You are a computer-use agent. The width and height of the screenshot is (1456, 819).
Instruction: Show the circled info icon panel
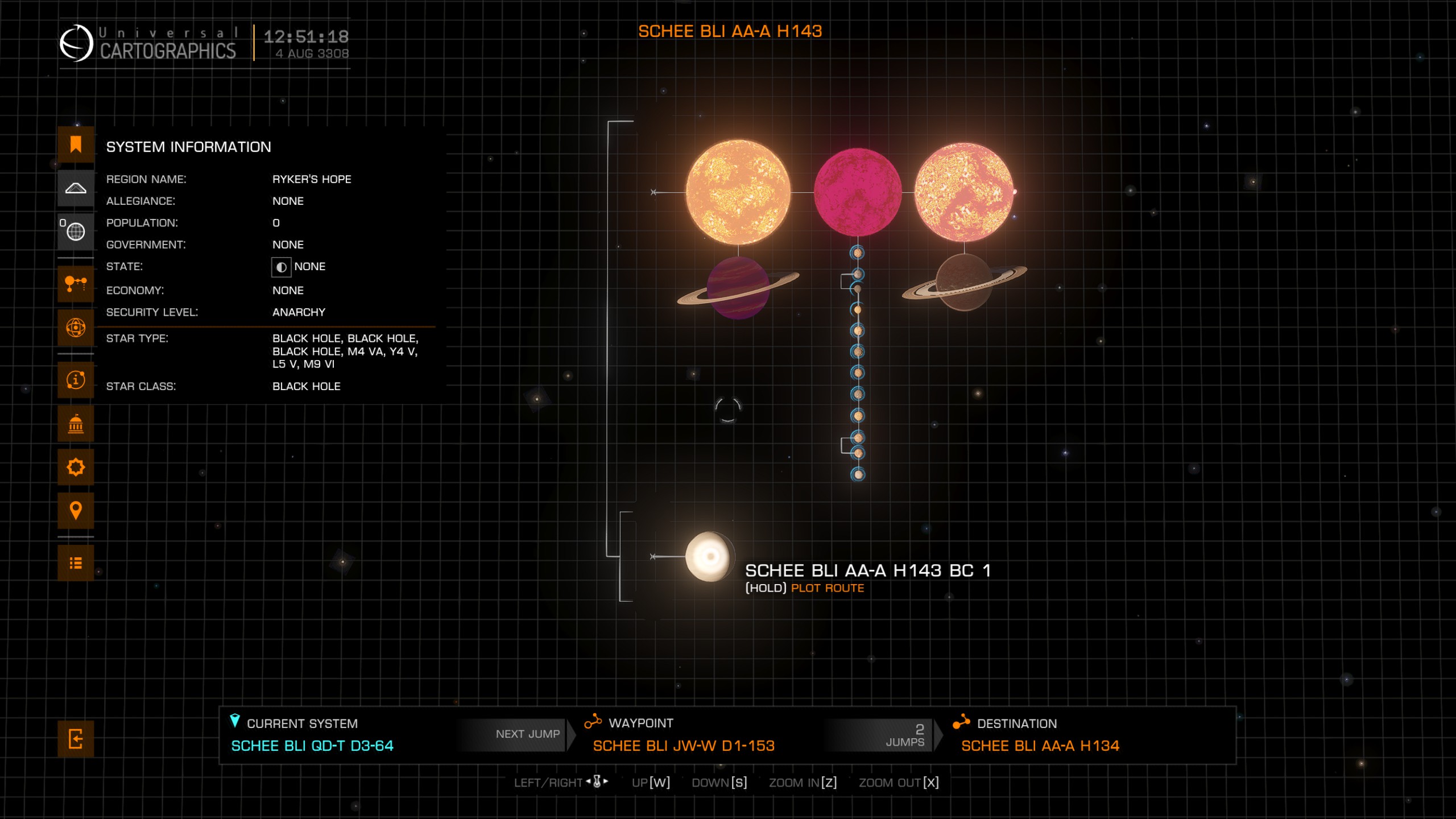76,380
